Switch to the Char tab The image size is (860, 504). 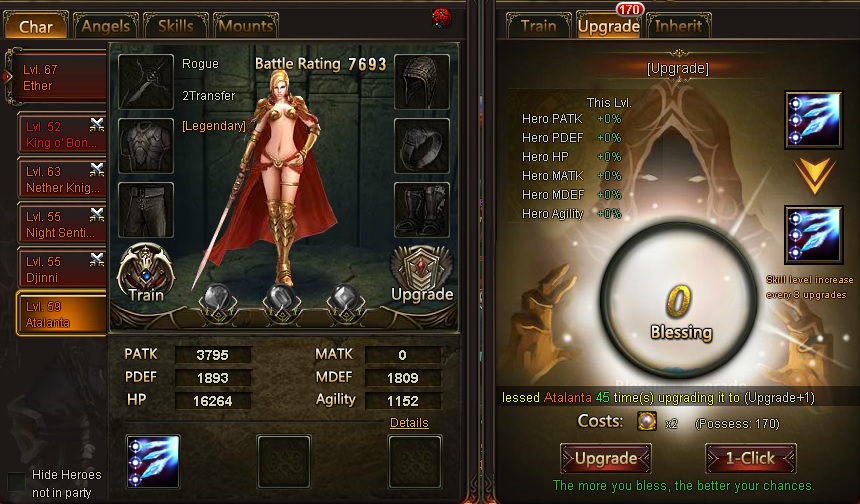pyautogui.click(x=37, y=27)
